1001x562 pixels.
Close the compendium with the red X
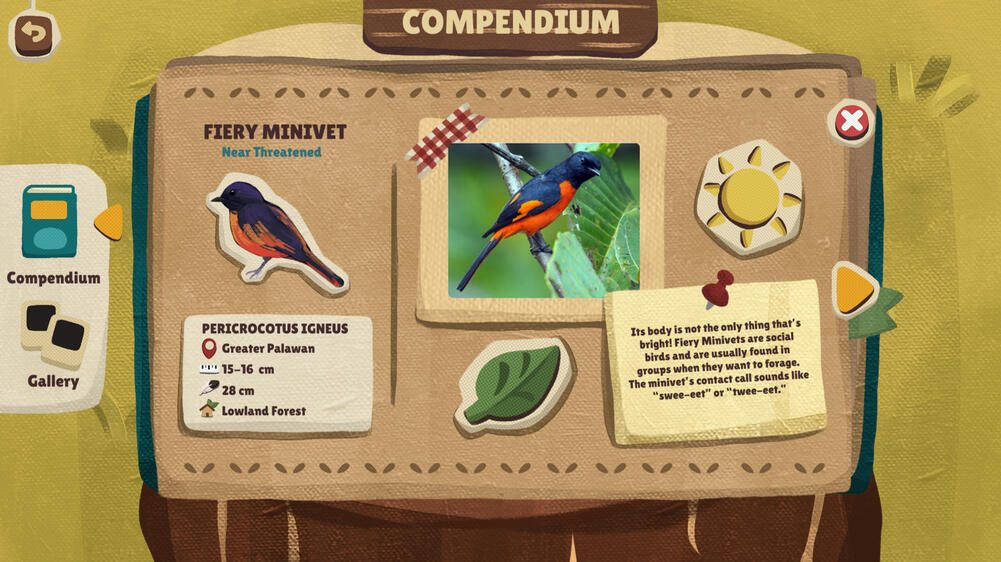click(851, 122)
